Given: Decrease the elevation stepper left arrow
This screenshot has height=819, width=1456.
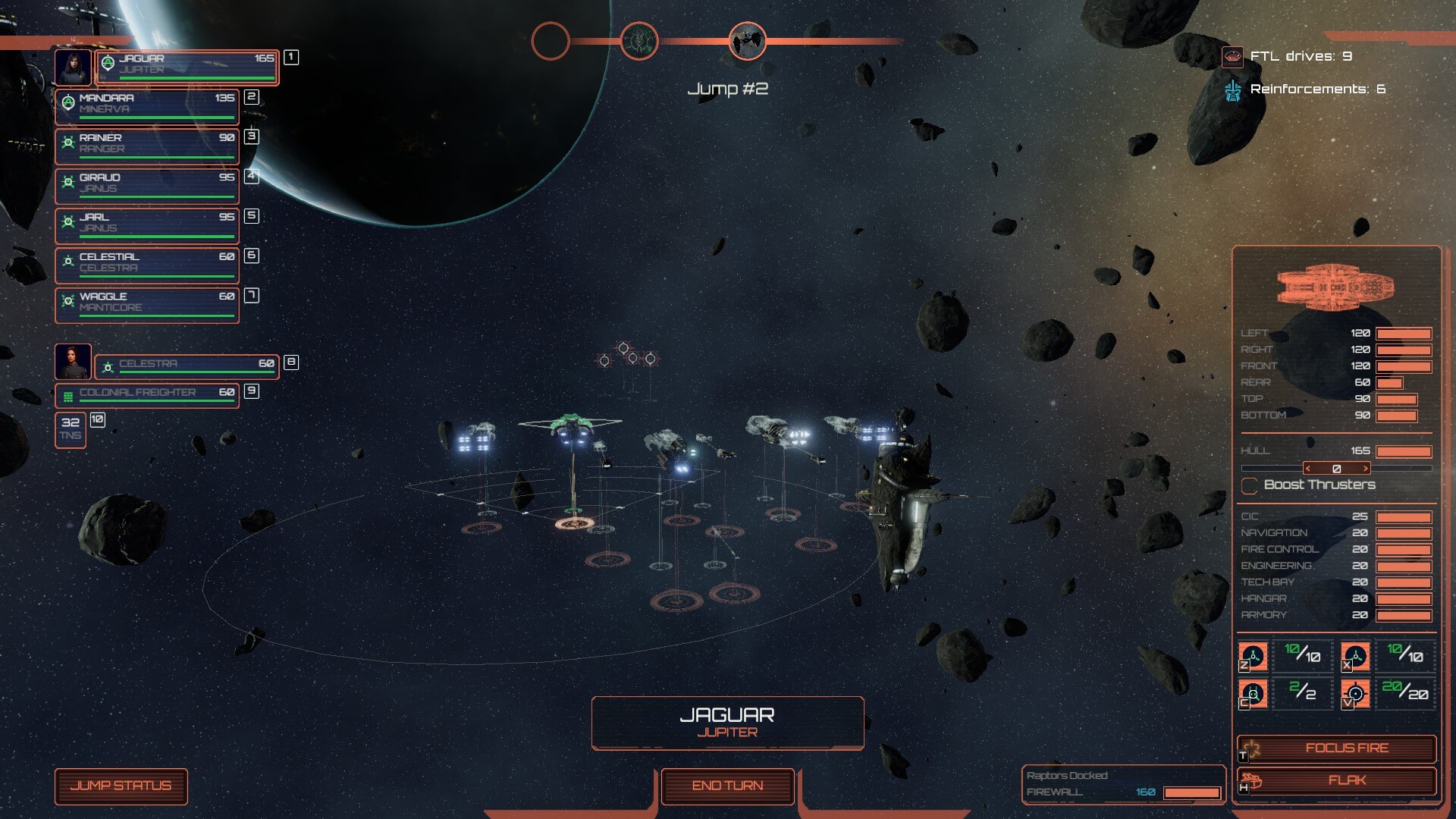Looking at the screenshot, I should (1308, 469).
